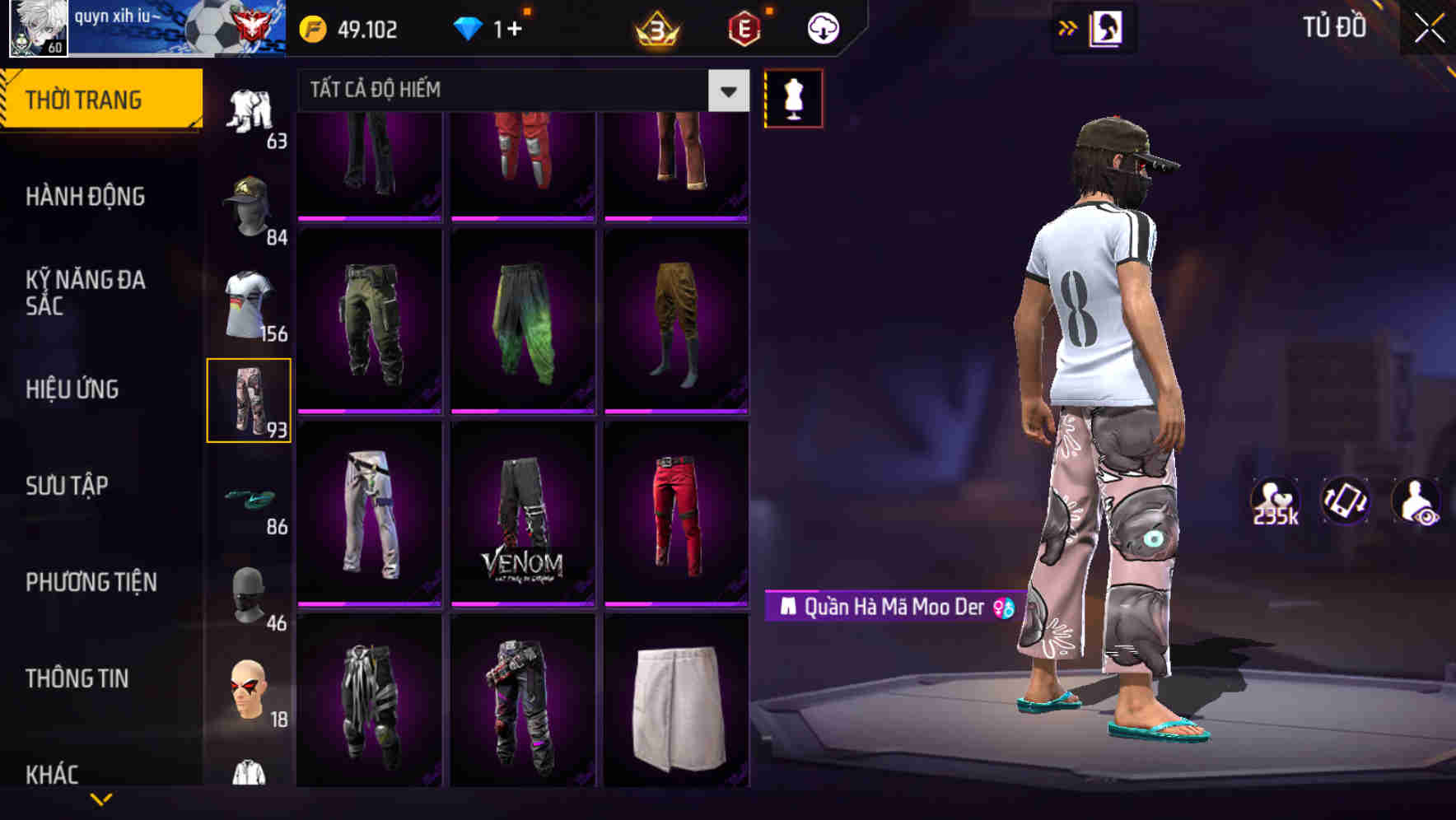Select the Venom pants thumbnail
Screen dimensions: 1456x820
click(x=524, y=519)
